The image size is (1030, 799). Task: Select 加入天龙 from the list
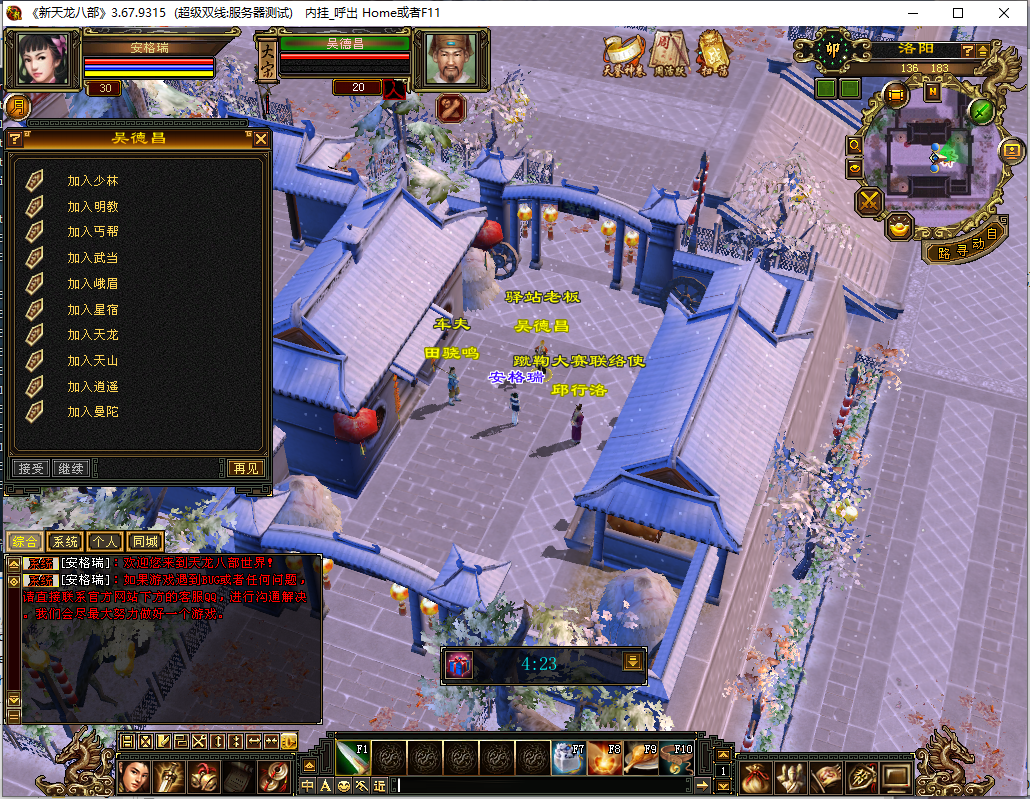click(x=92, y=335)
